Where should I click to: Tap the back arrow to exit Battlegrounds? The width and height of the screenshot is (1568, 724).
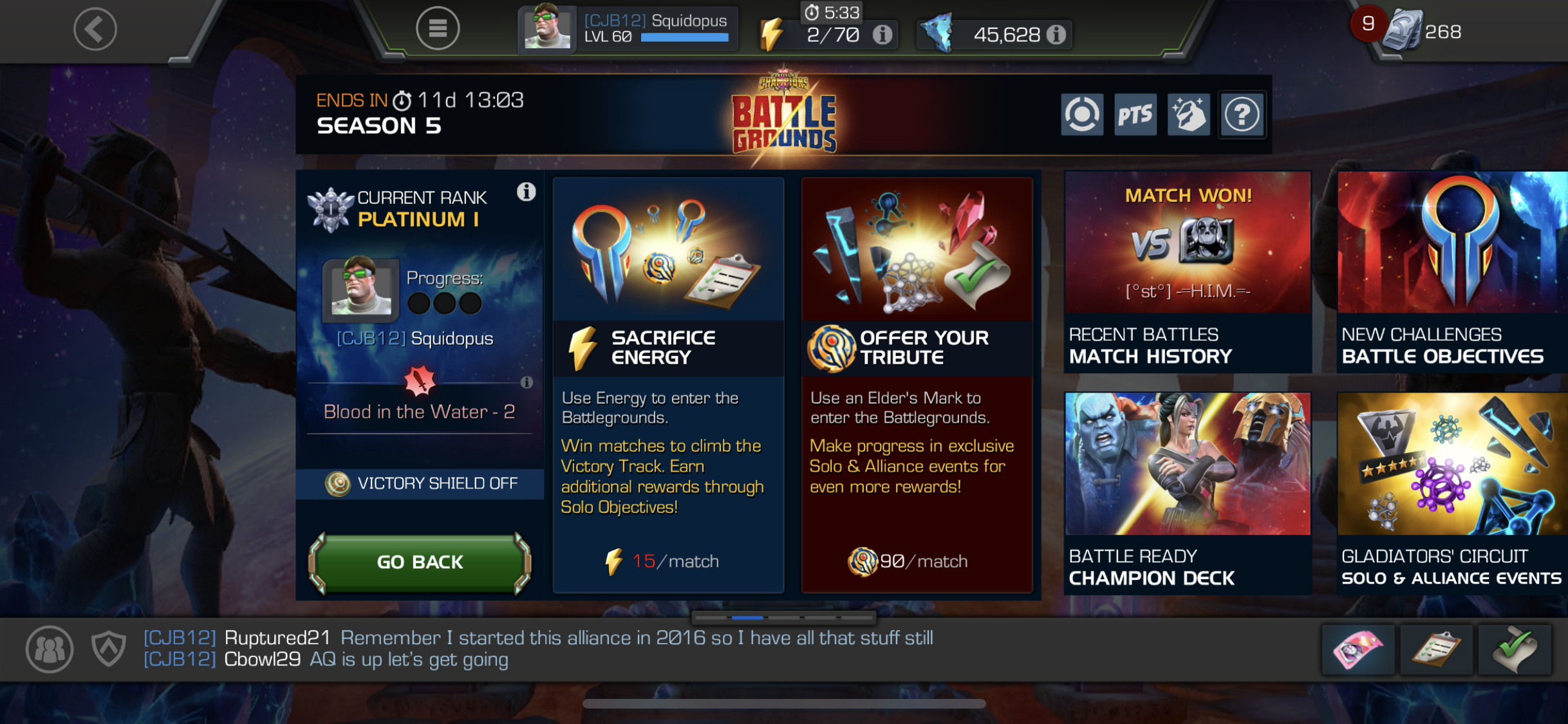(95, 29)
